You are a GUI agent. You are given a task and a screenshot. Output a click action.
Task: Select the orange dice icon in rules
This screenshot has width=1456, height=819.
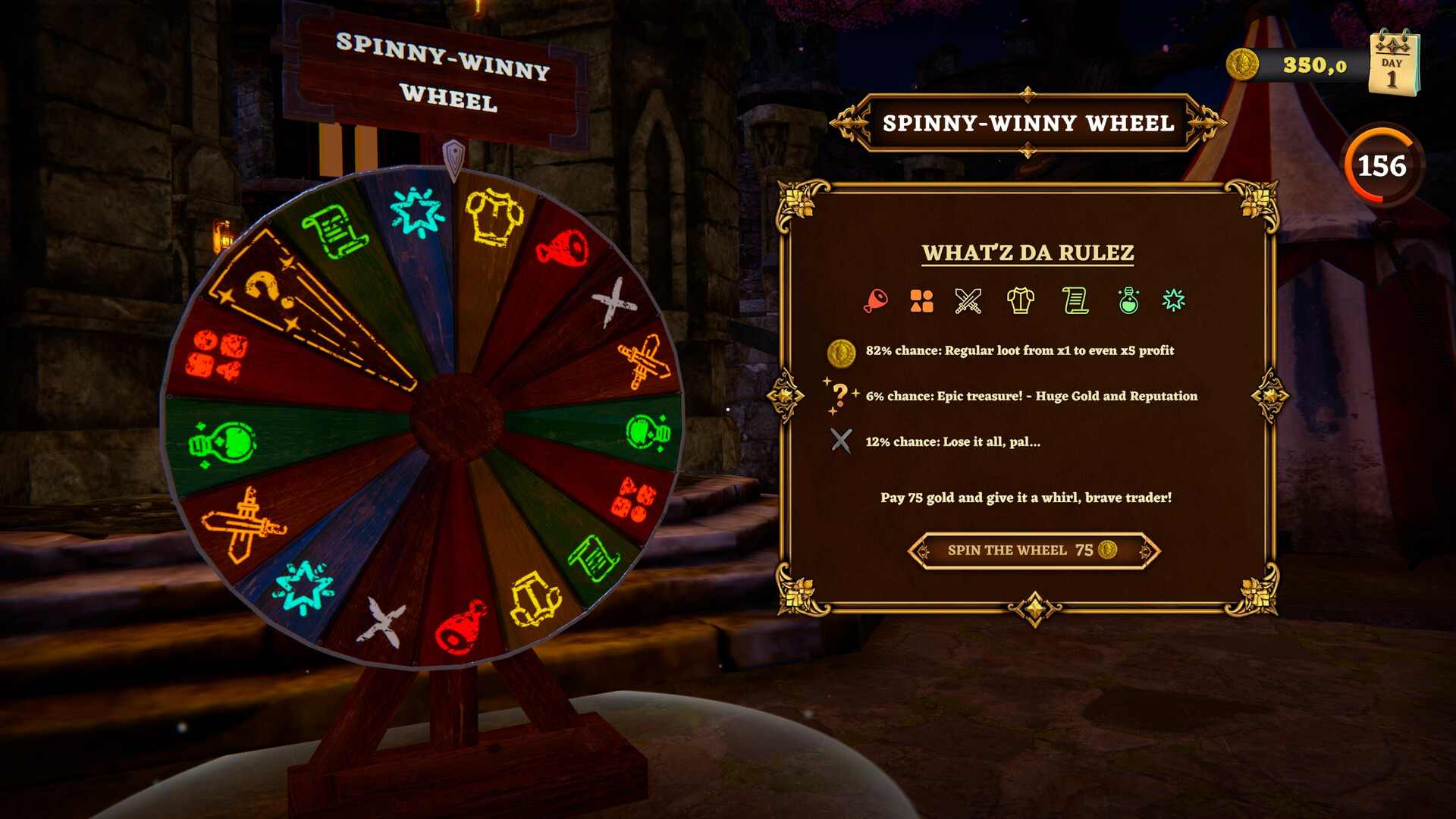point(921,301)
